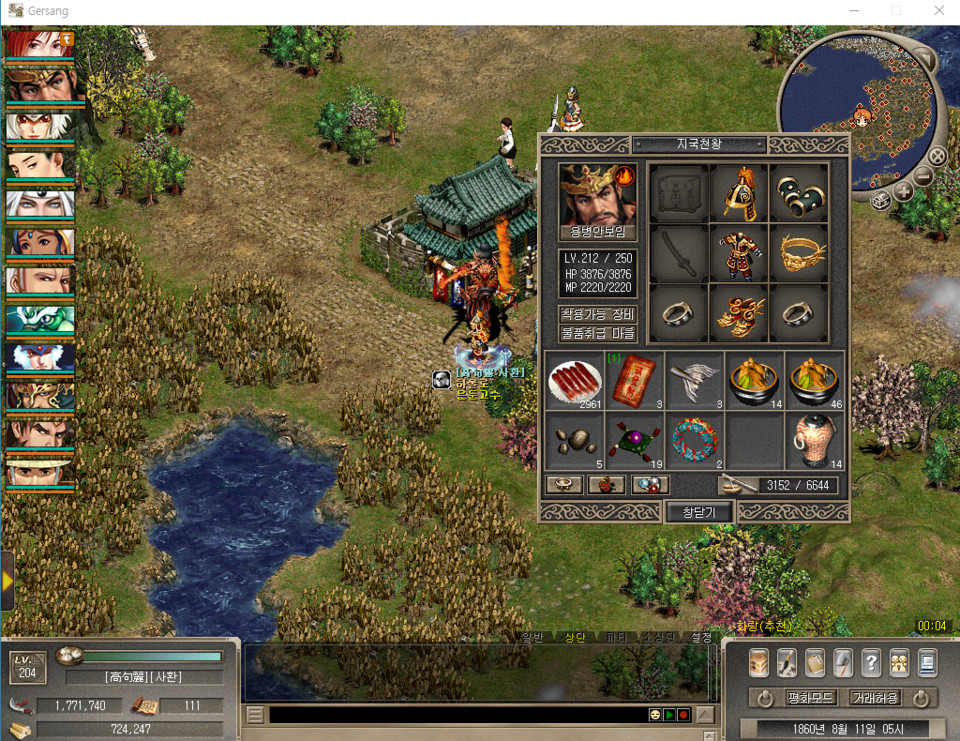
Task: Click the chat text input field
Action: 455,715
